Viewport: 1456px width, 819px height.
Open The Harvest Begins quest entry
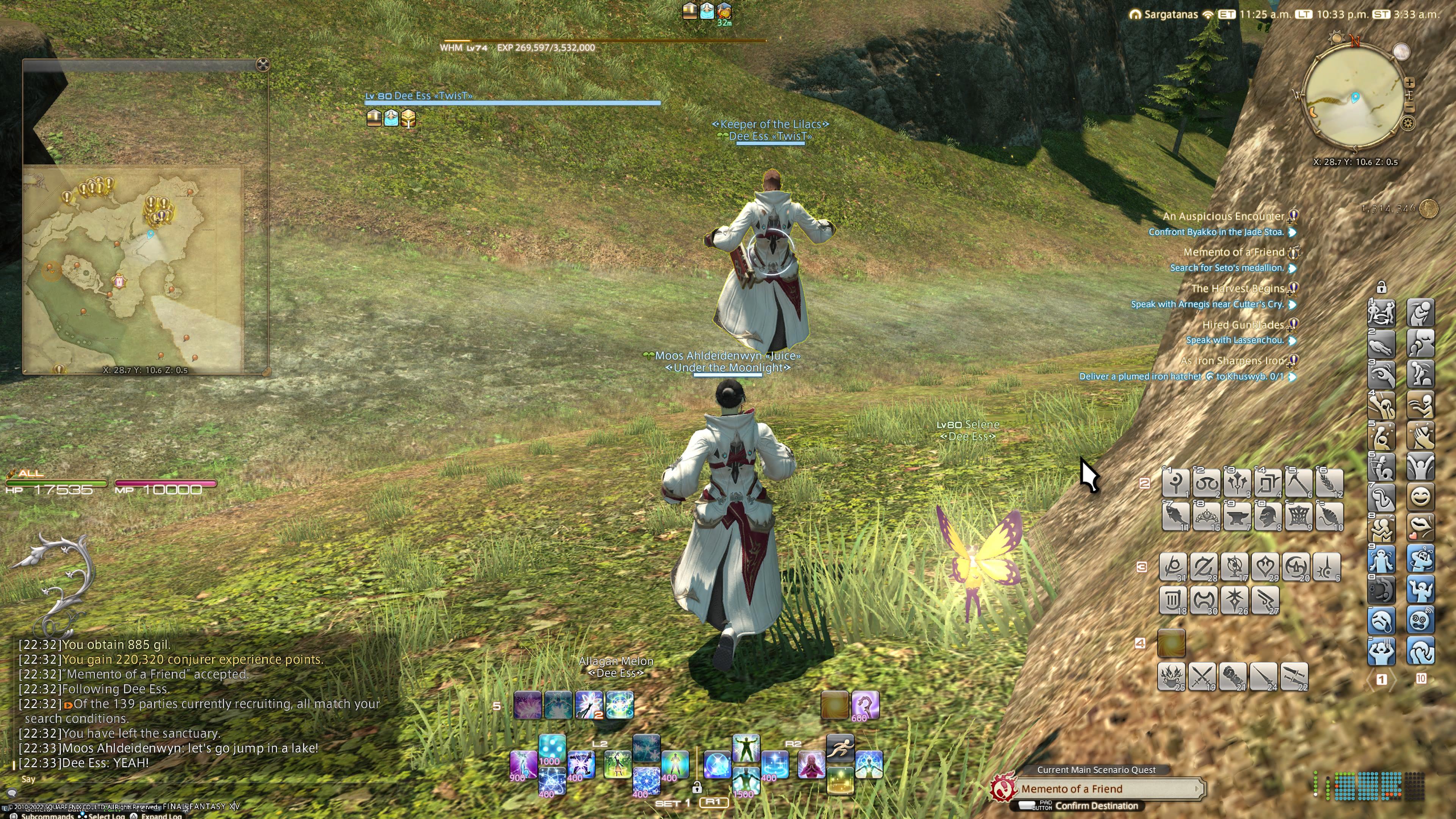tap(1237, 289)
